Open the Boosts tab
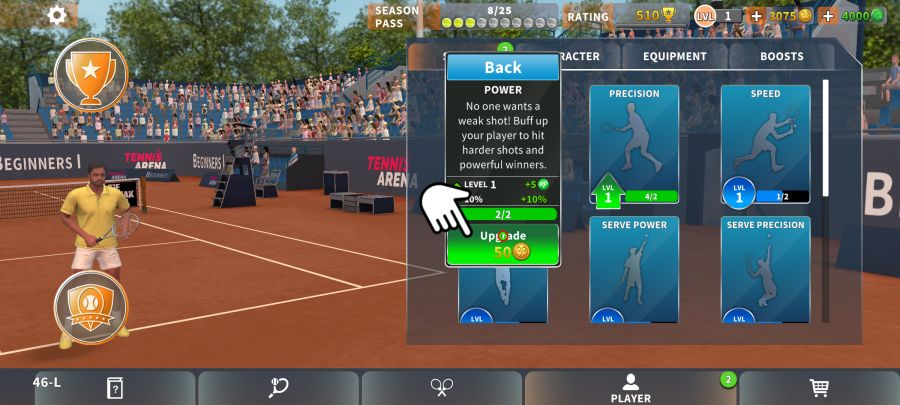Image resolution: width=900 pixels, height=405 pixels. tap(781, 57)
